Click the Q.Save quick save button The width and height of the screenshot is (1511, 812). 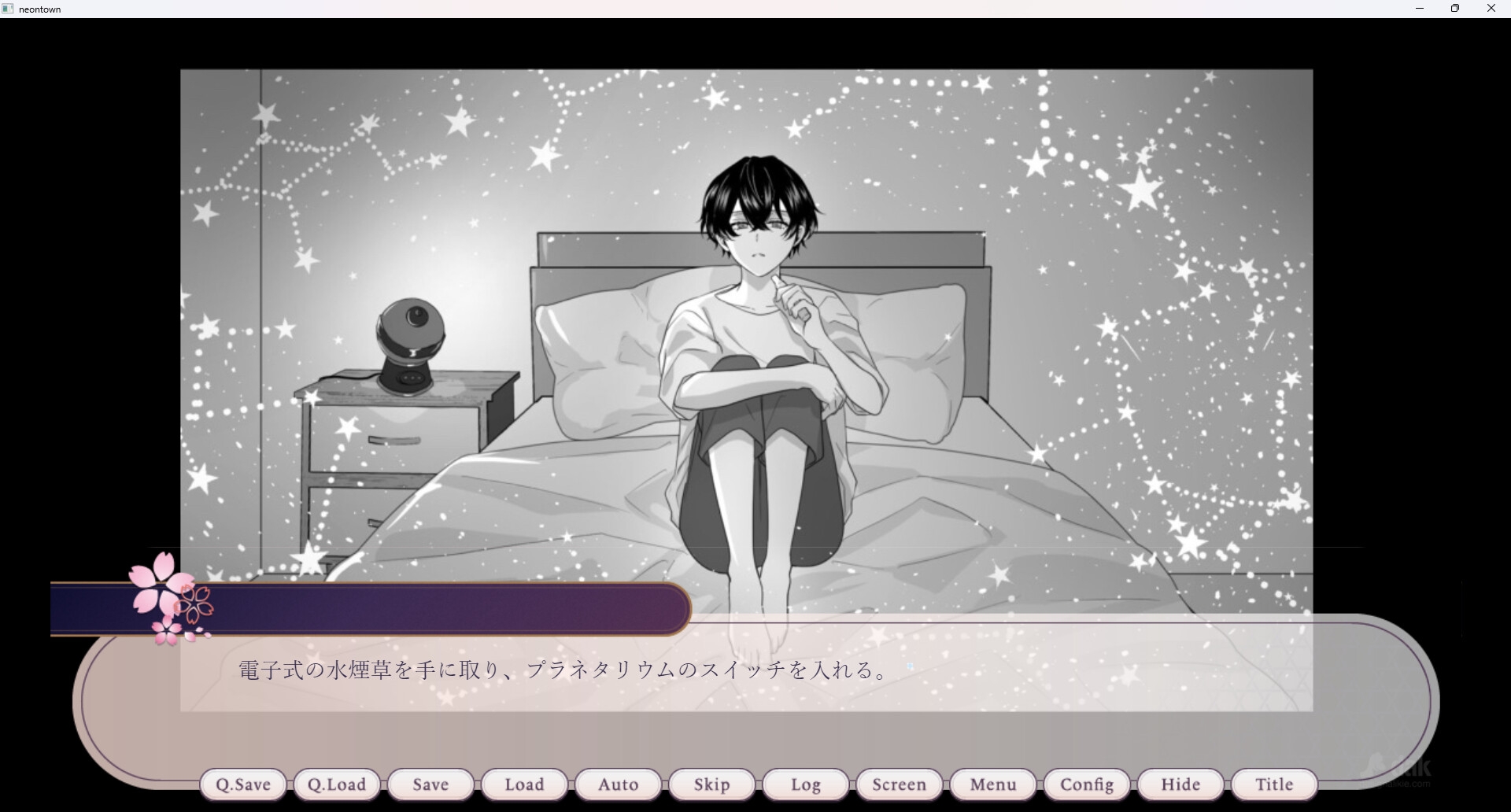[243, 784]
